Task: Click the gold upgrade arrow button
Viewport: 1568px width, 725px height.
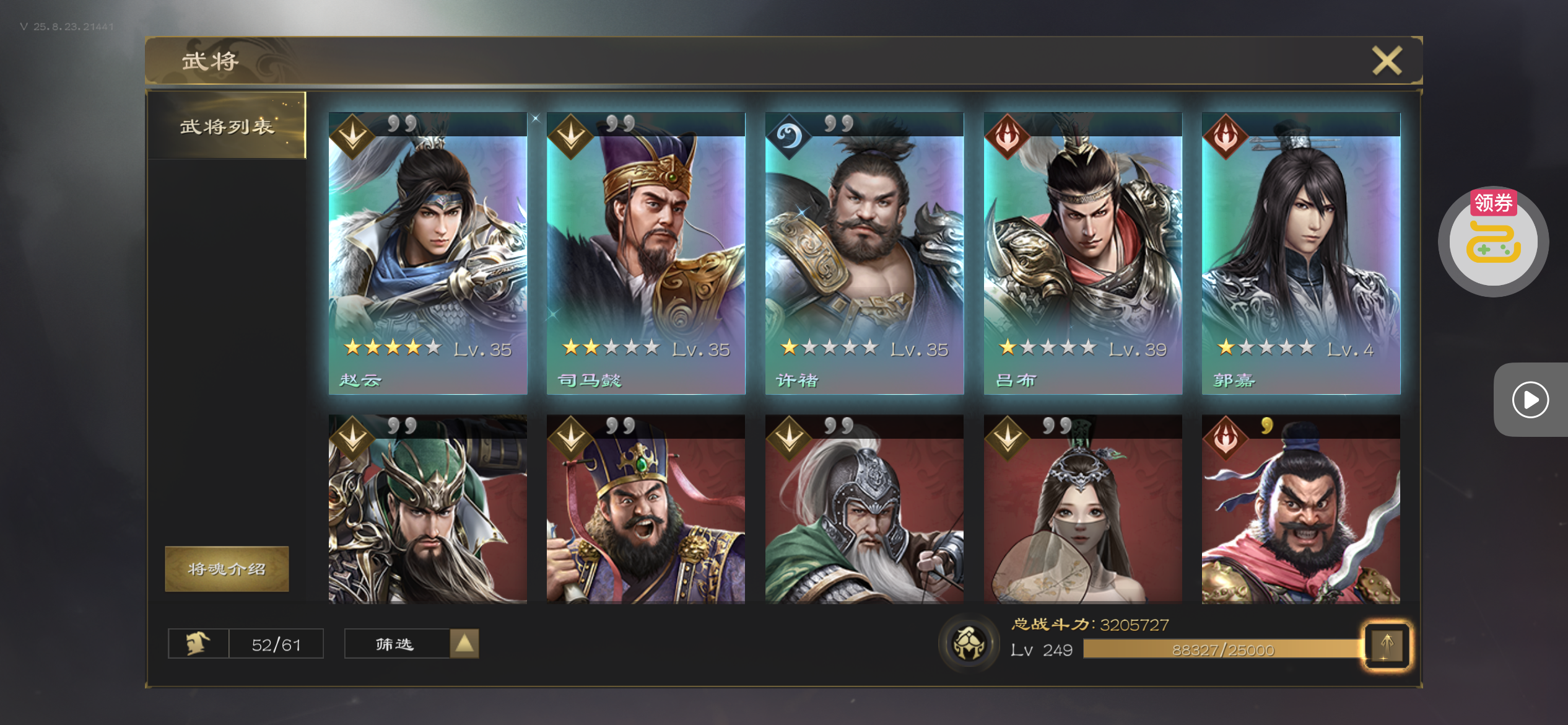Action: (1387, 645)
